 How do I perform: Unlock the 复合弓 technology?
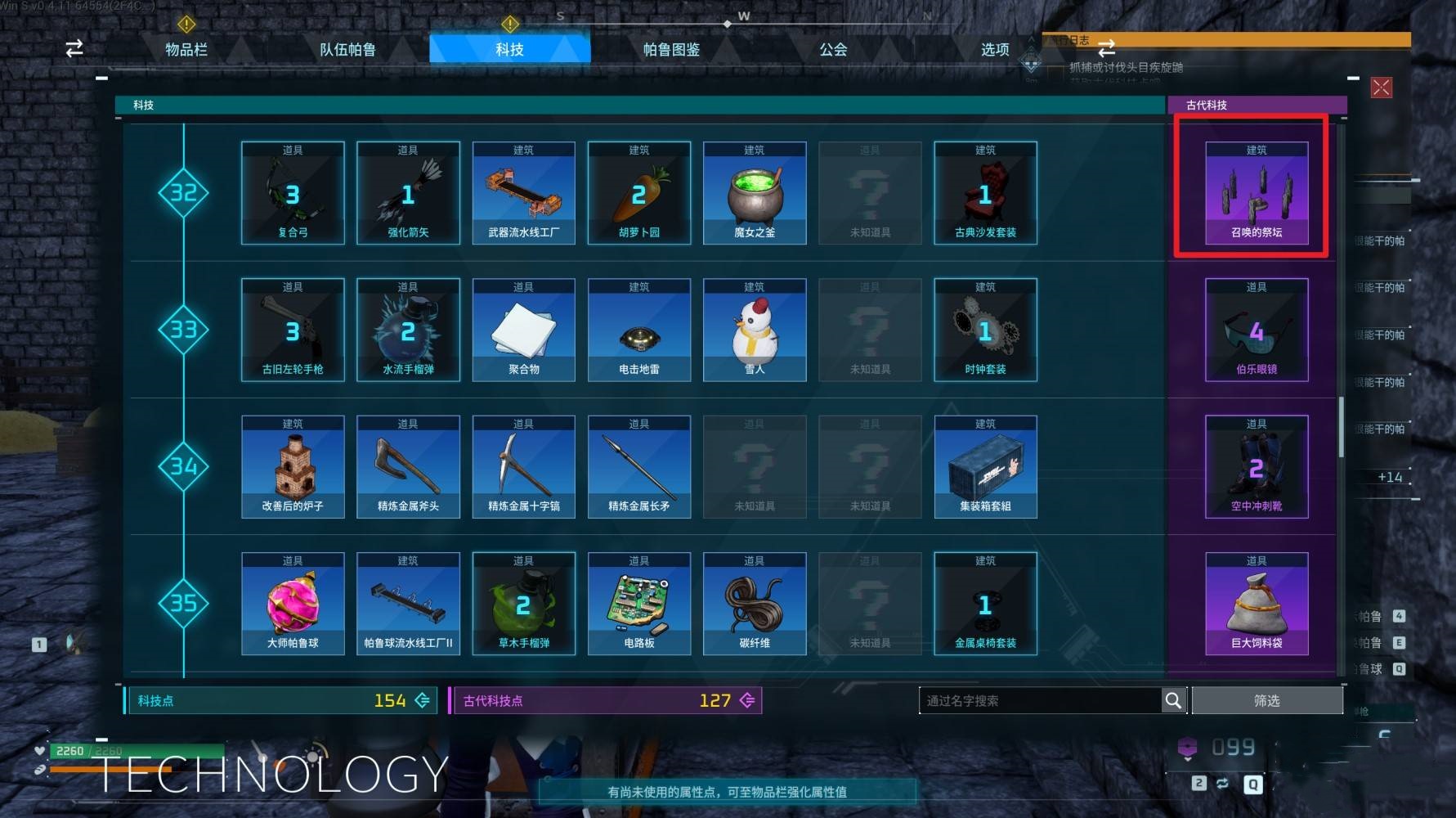point(293,193)
